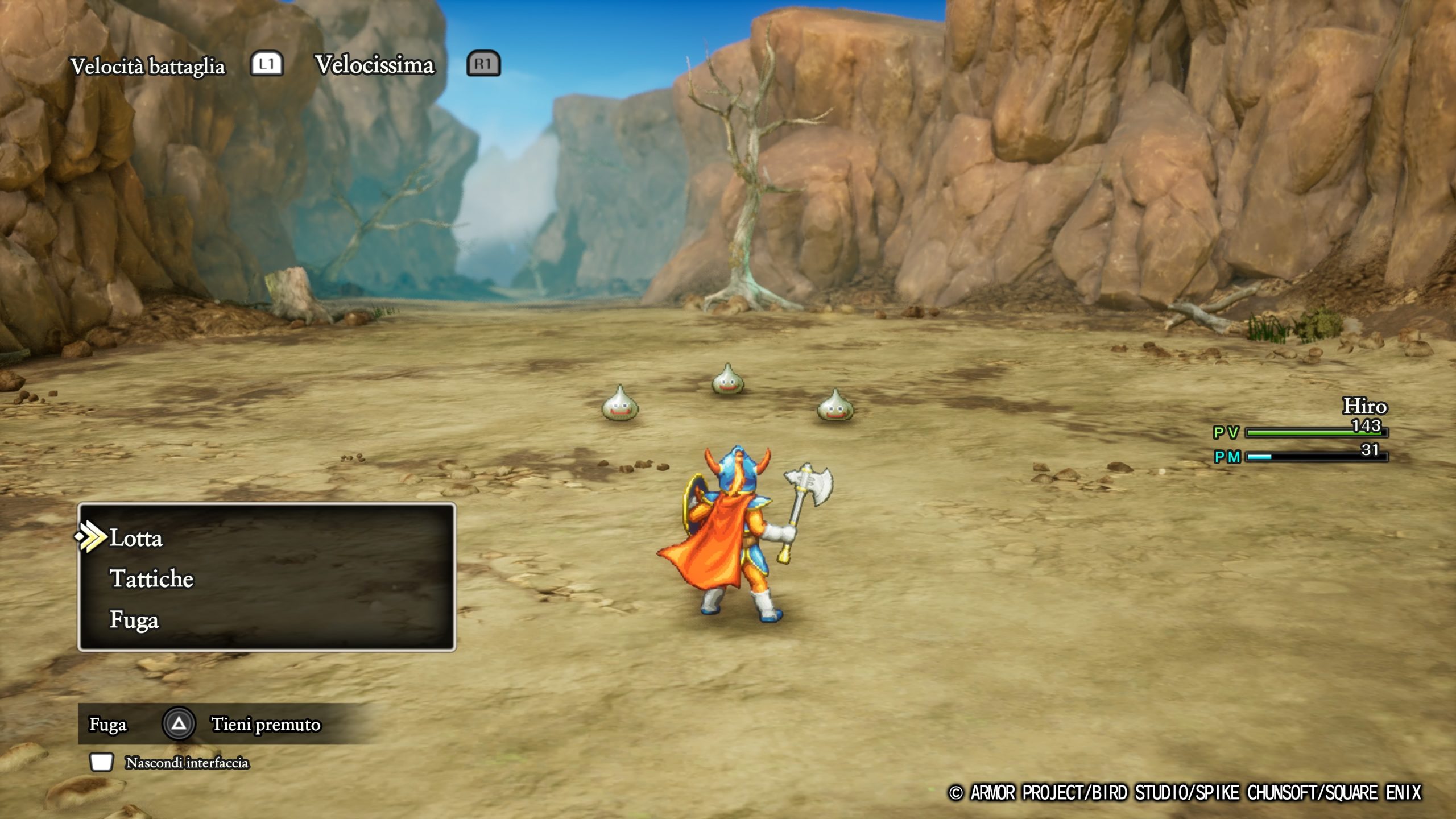Viewport: 1456px width, 819px height.
Task: Select Lotta in the battle menu
Action: (x=136, y=538)
